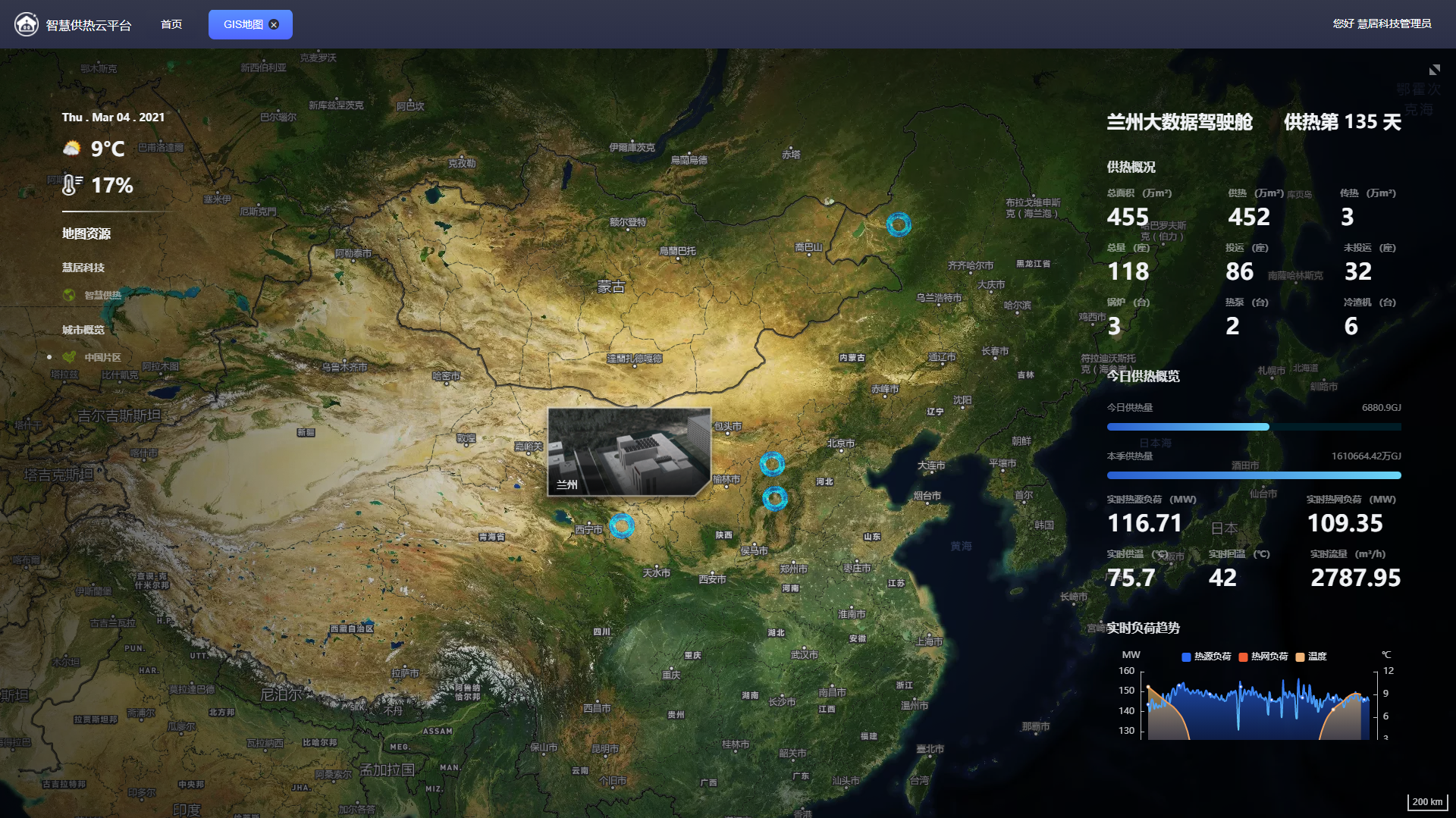Toggle the panel expand arrow icon
The height and width of the screenshot is (818, 1456).
click(1434, 70)
